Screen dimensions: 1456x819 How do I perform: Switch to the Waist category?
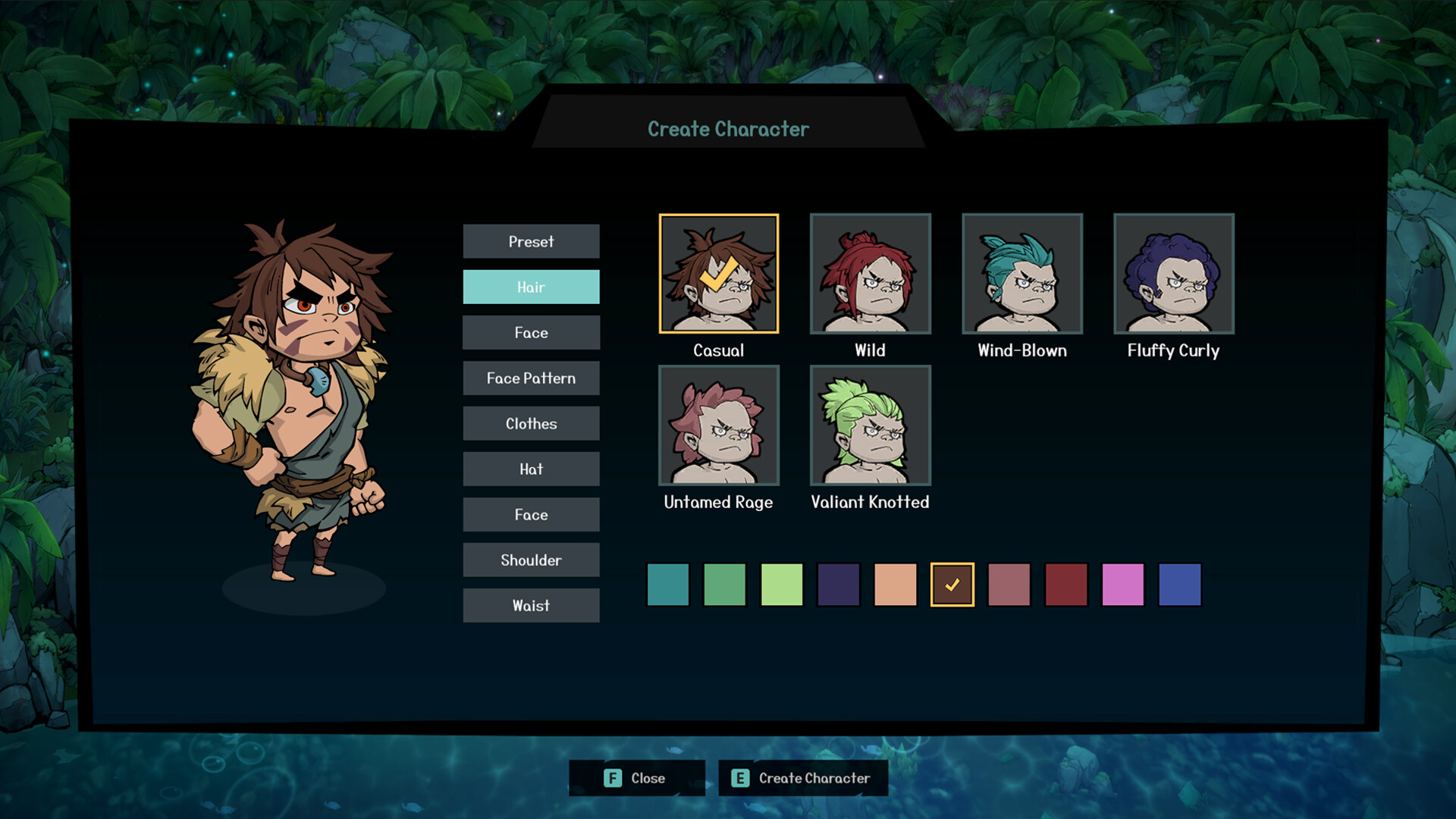[531, 605]
